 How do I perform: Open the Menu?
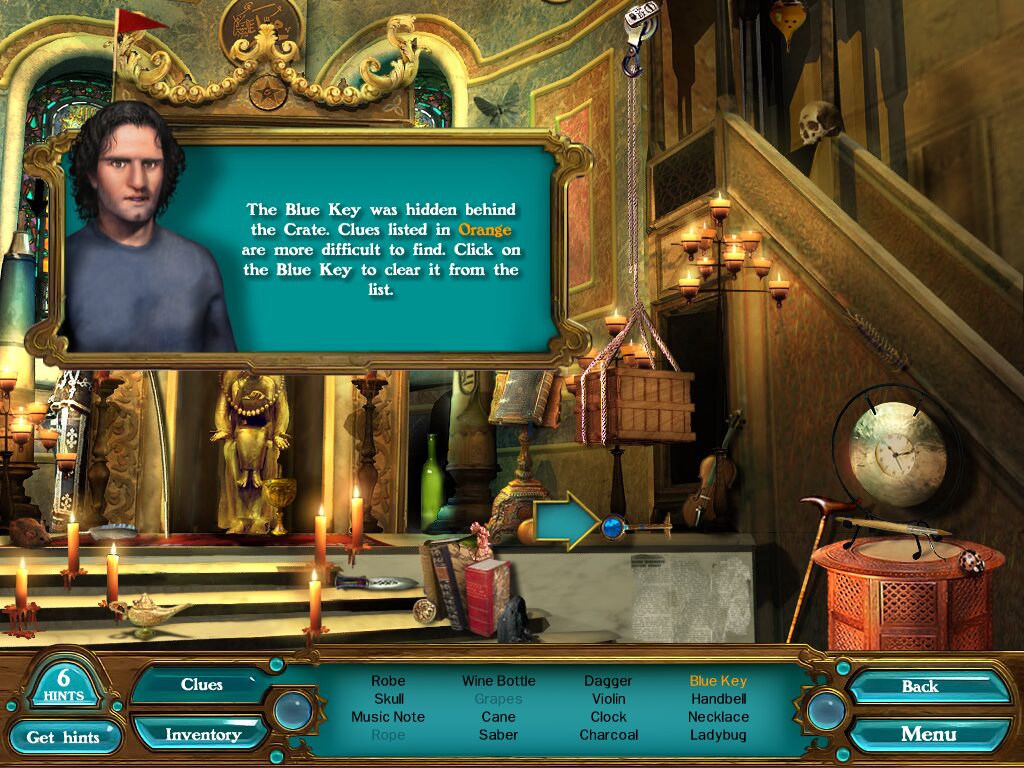click(x=928, y=734)
